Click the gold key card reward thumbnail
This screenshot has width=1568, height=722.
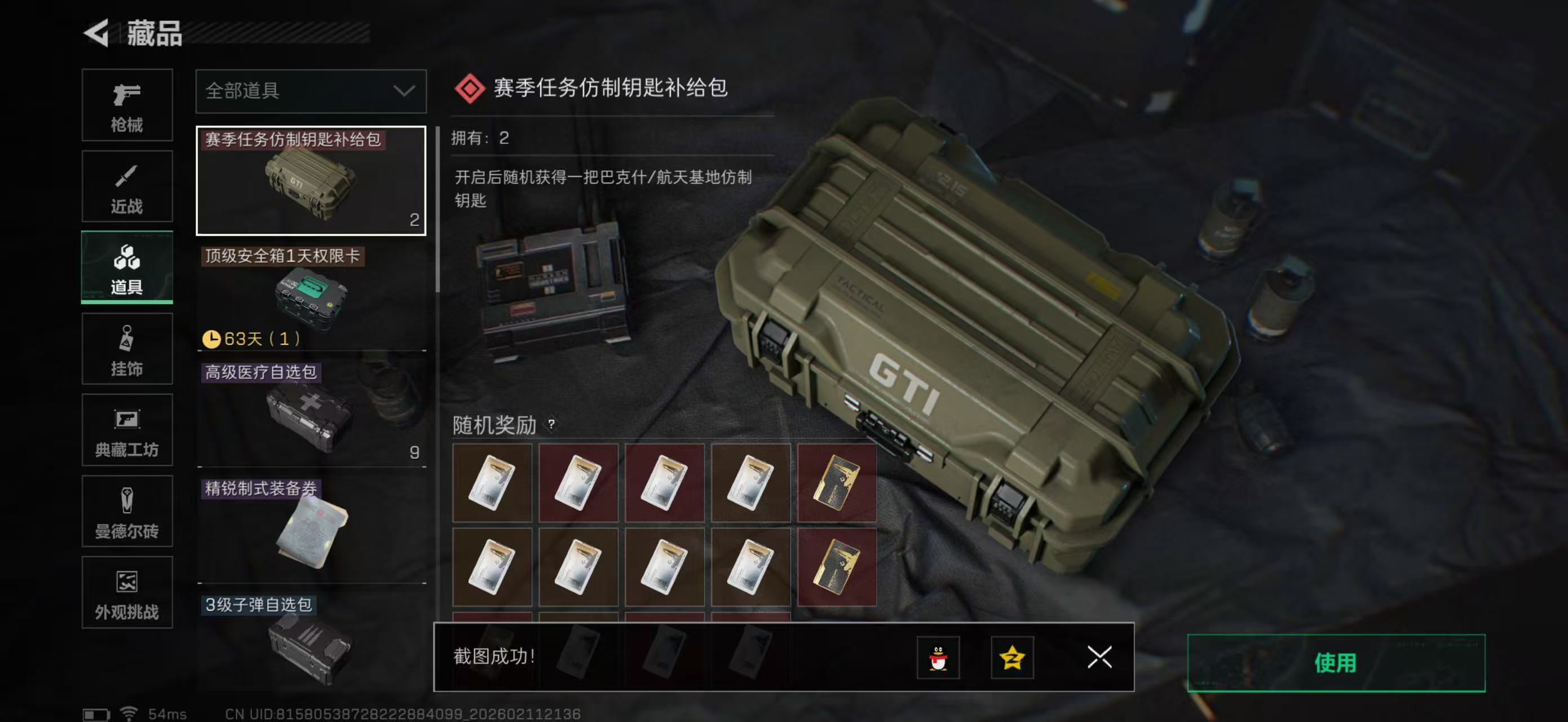pyautogui.click(x=837, y=482)
